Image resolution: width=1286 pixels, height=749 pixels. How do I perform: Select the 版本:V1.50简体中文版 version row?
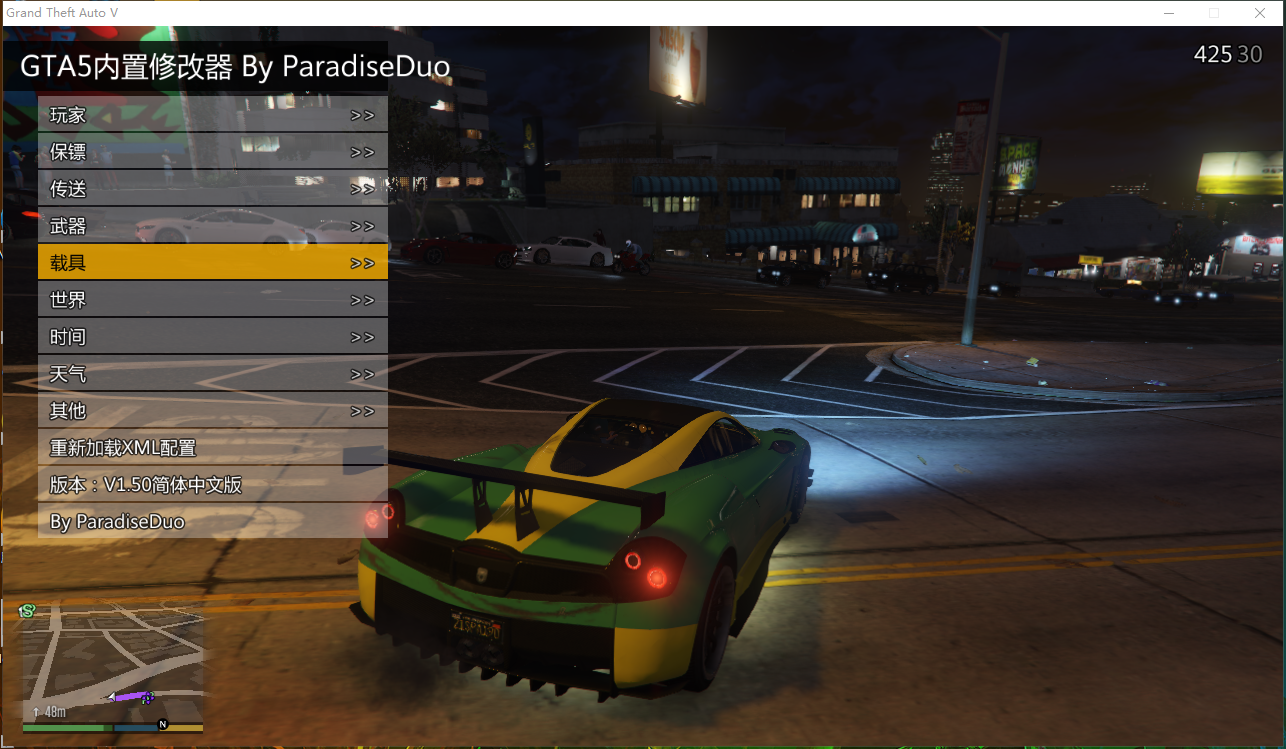click(212, 485)
